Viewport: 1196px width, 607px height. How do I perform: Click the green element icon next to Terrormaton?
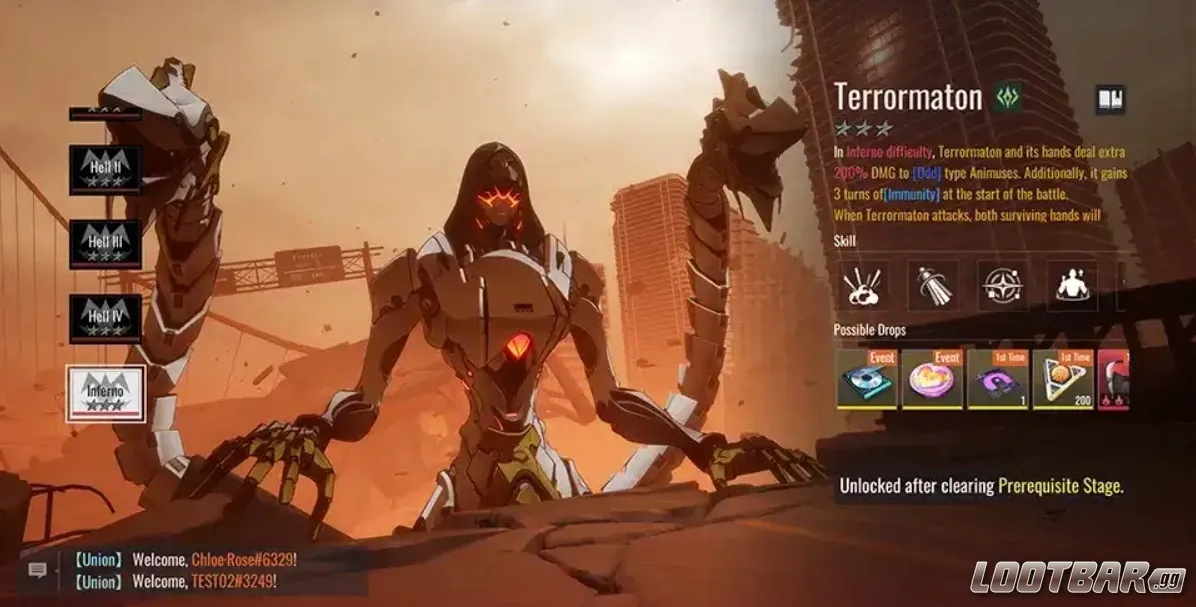click(x=1008, y=98)
